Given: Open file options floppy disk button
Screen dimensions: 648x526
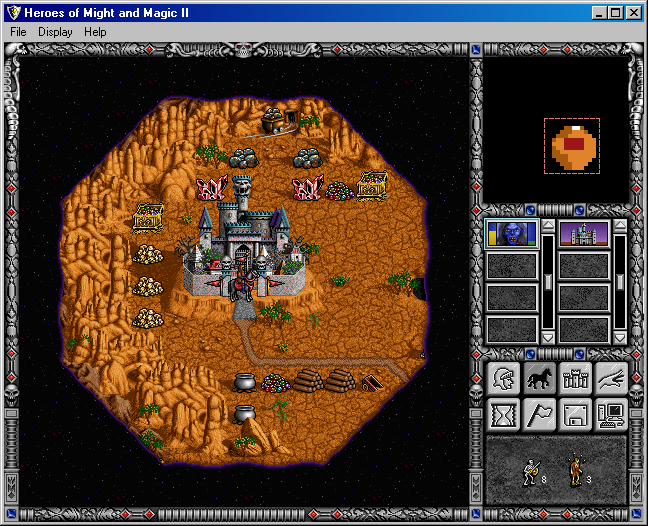Looking at the screenshot, I should click(x=576, y=413).
